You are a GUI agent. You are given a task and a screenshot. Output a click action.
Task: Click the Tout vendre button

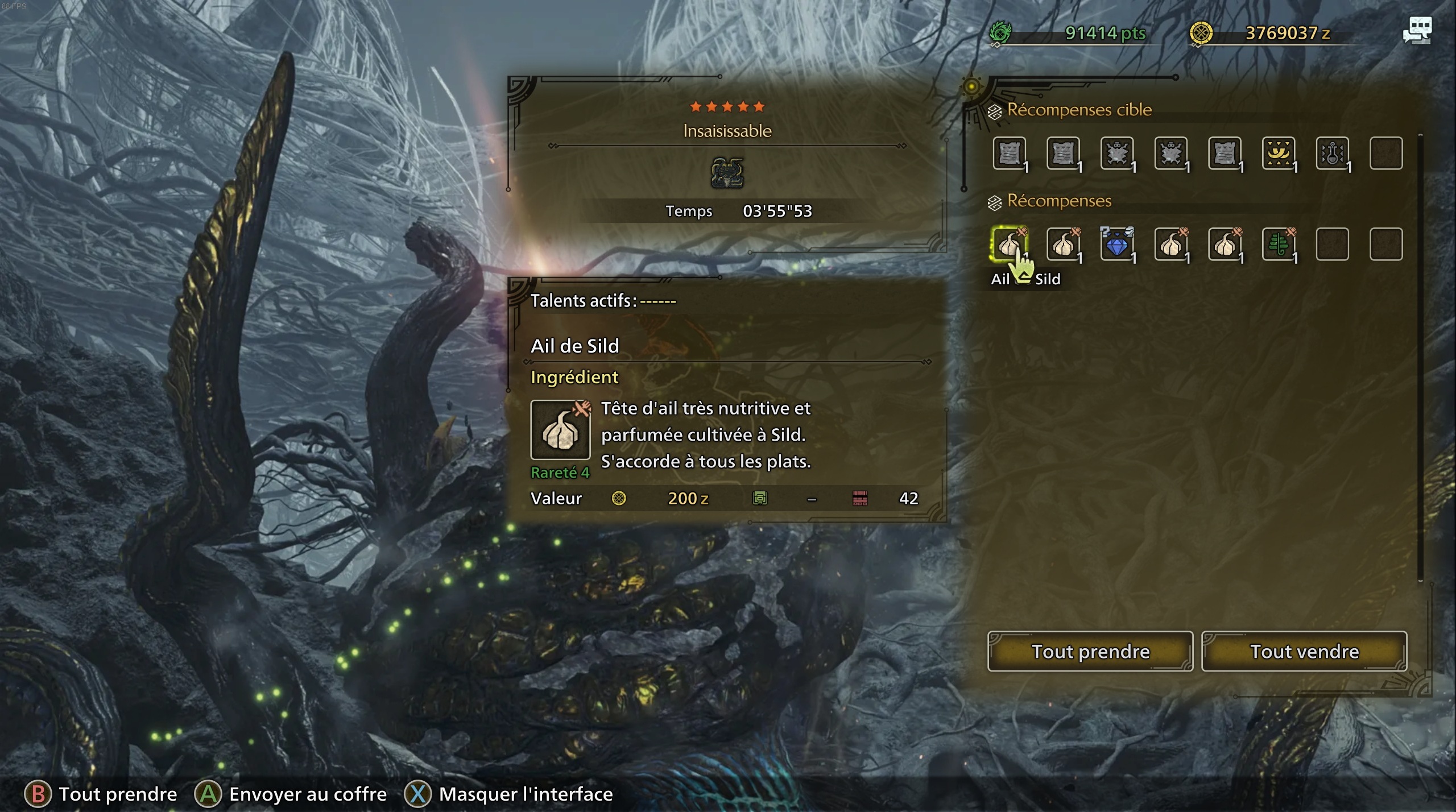[x=1304, y=651]
